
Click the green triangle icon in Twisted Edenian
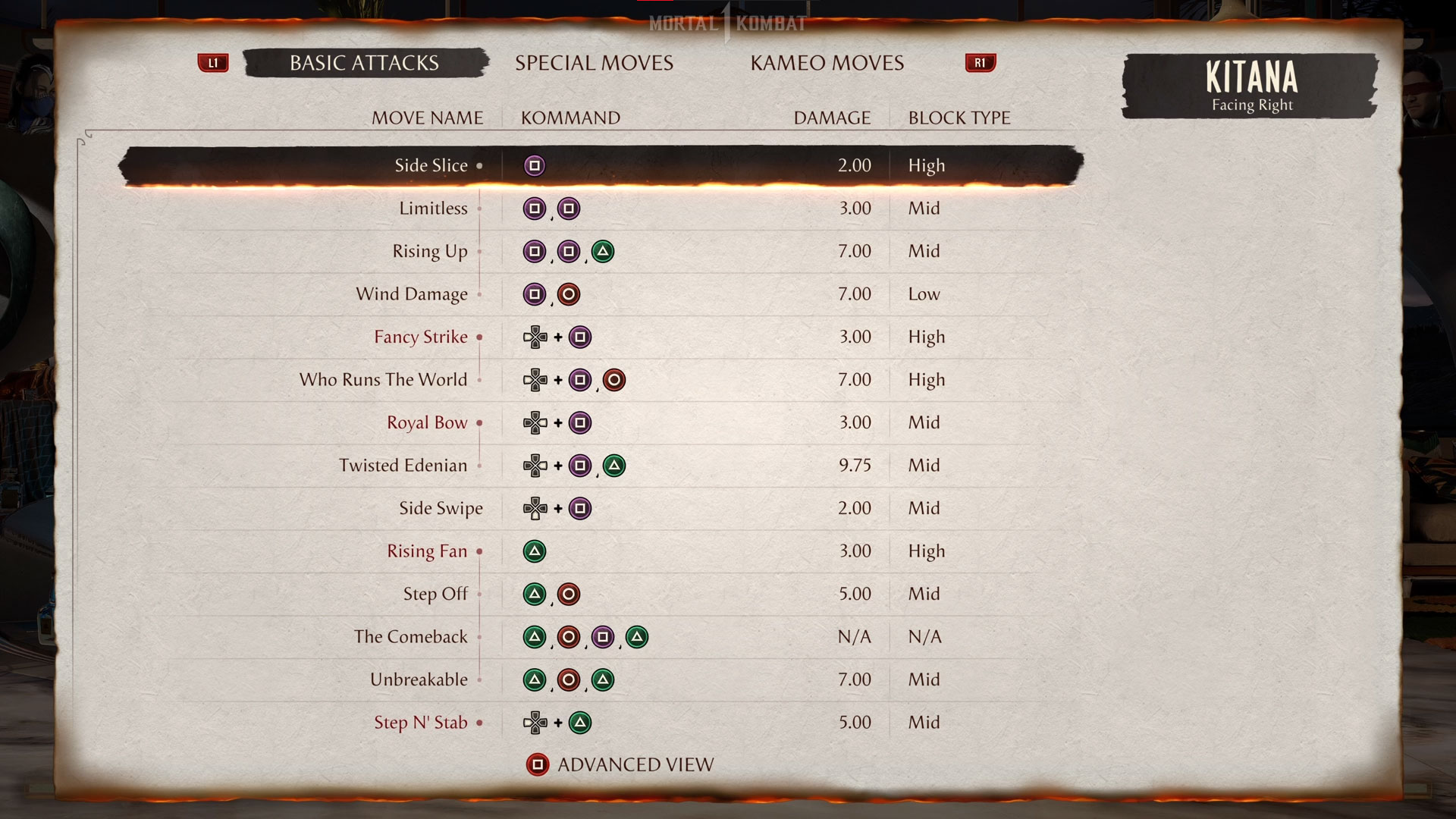pos(616,466)
